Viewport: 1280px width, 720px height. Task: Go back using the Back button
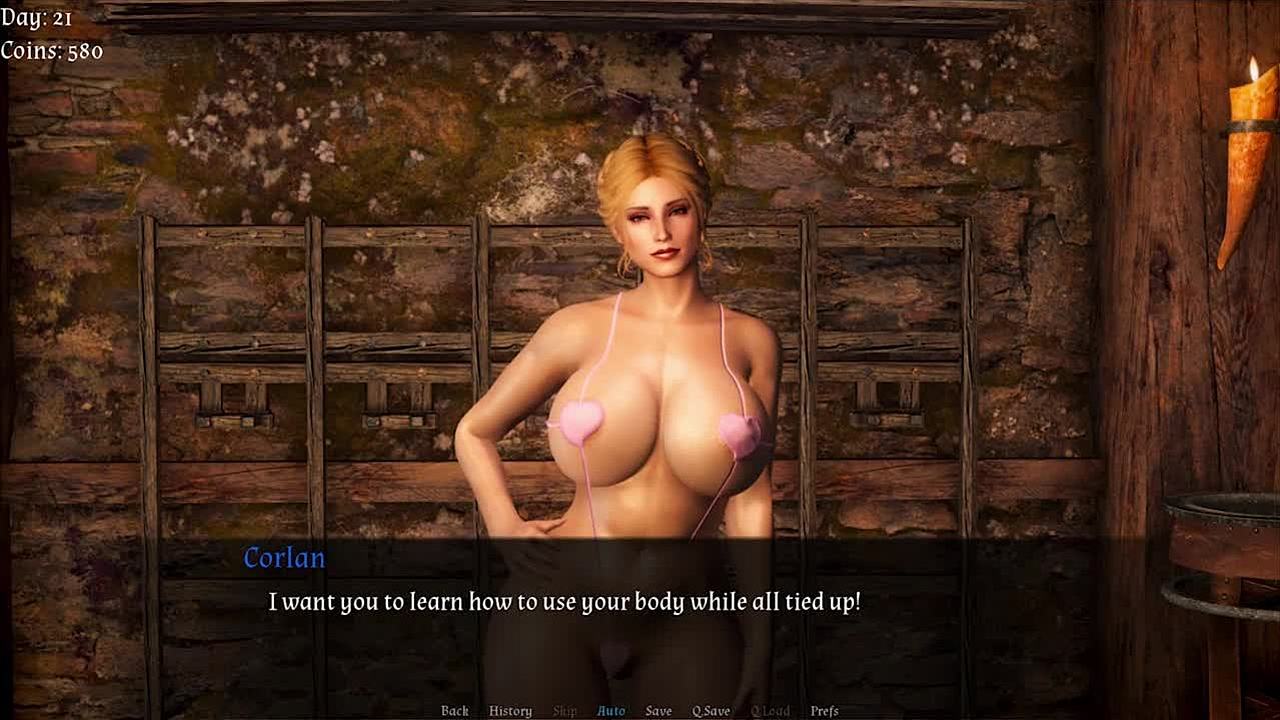point(455,711)
